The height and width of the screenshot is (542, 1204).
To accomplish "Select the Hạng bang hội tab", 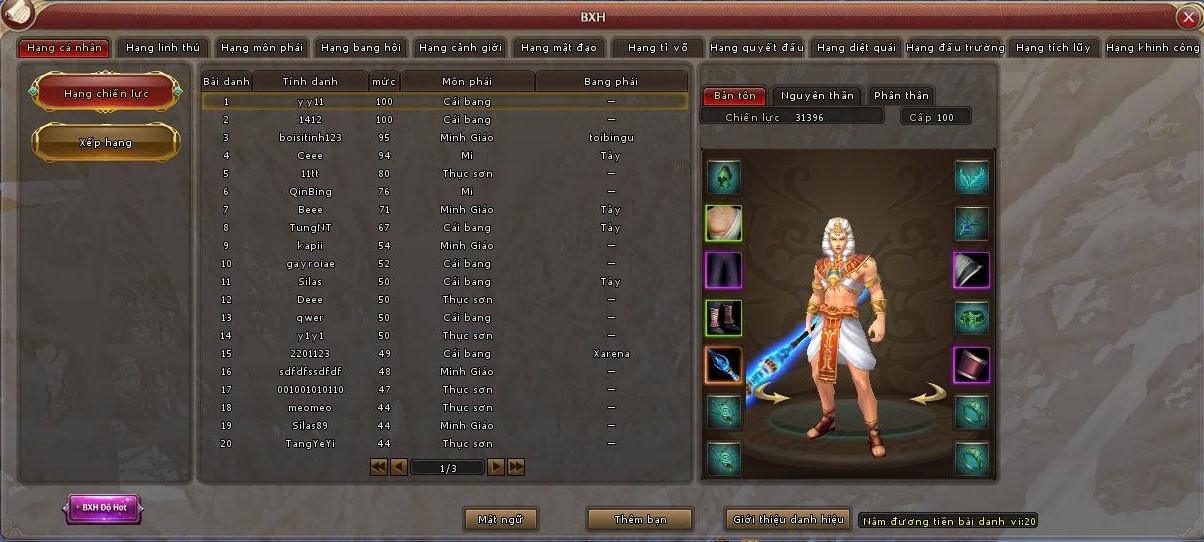I will point(361,48).
